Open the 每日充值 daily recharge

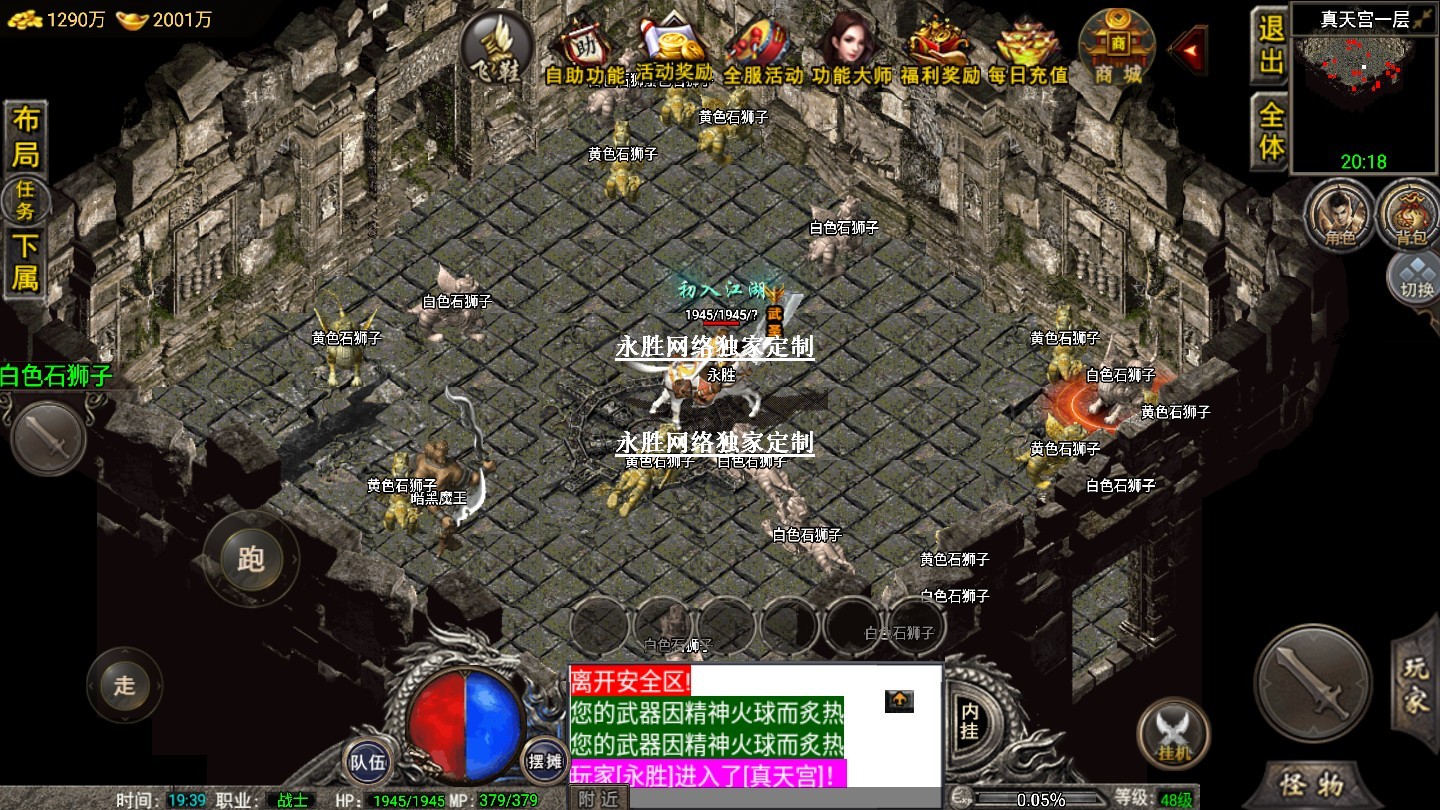[1027, 52]
